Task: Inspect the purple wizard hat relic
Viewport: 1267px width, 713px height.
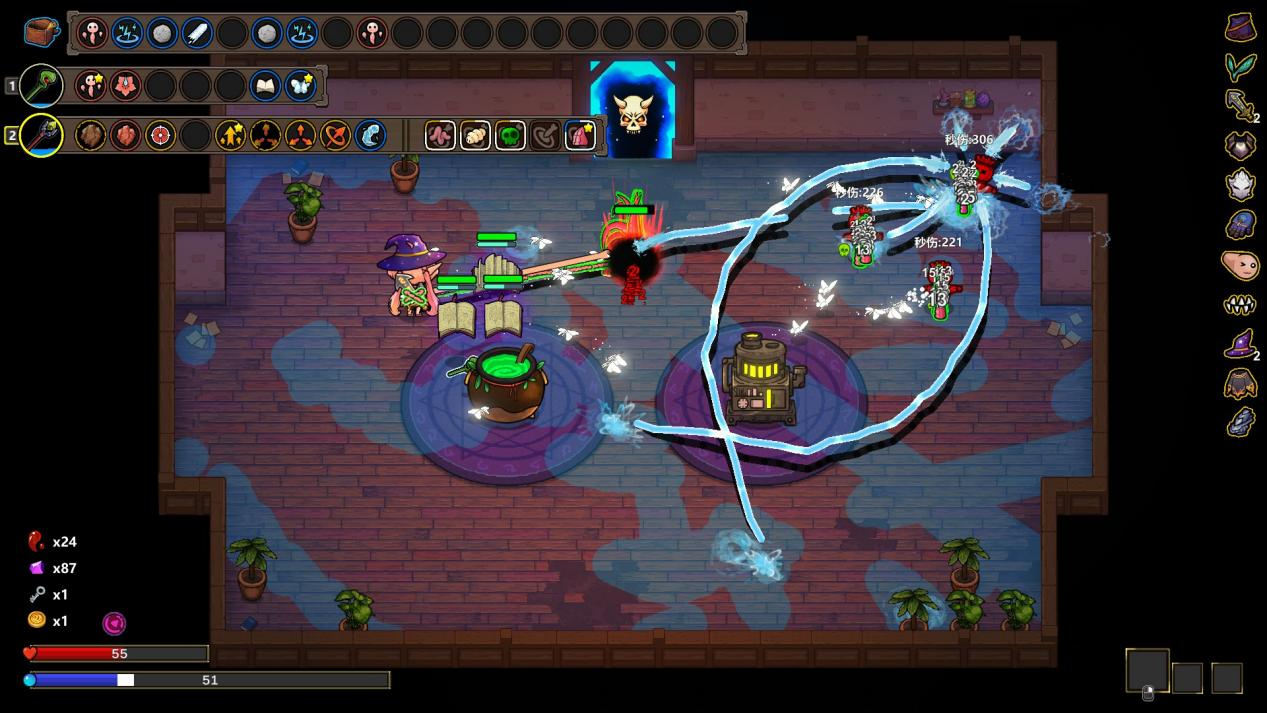Action: (1240, 345)
